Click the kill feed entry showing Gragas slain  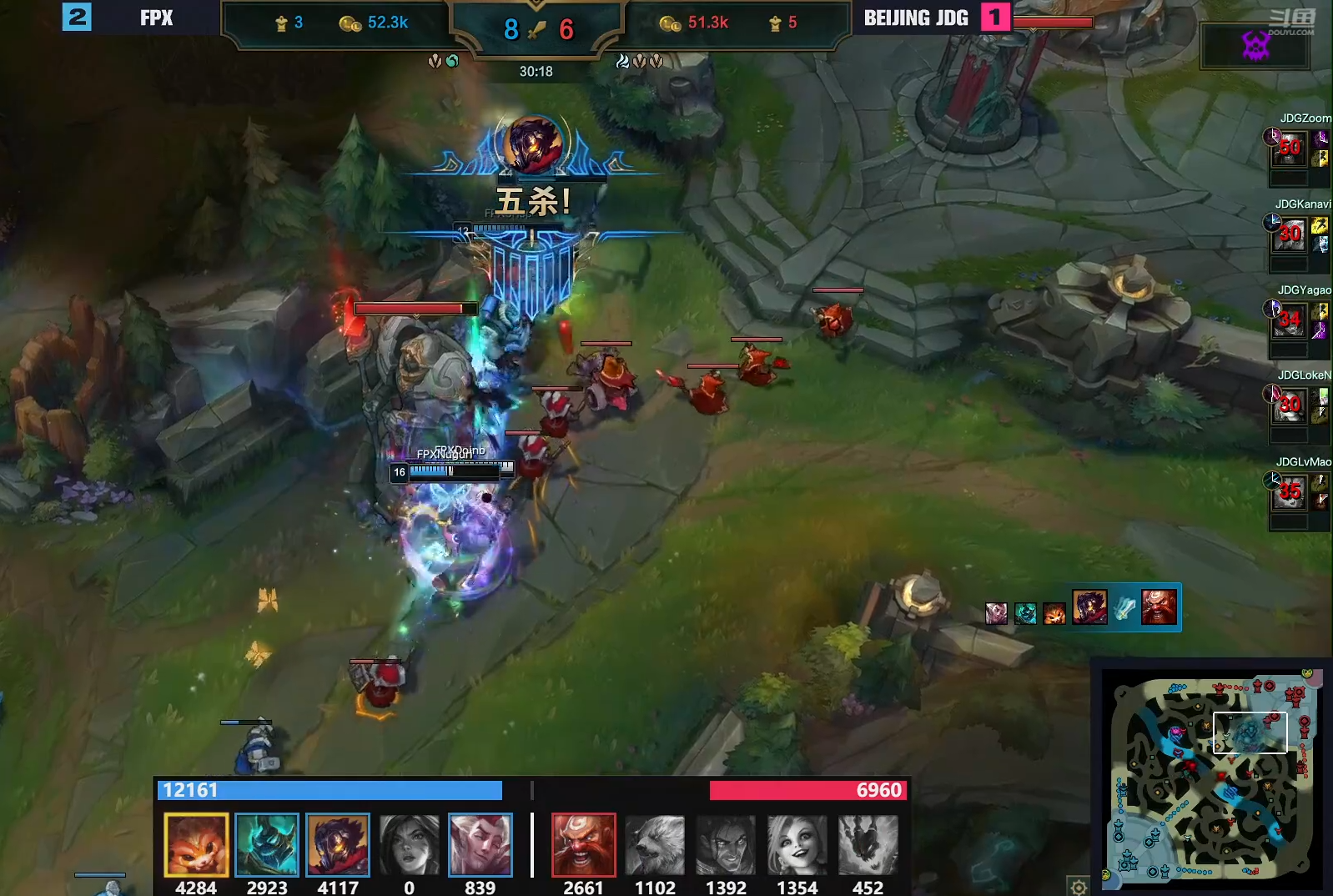(x=1125, y=607)
